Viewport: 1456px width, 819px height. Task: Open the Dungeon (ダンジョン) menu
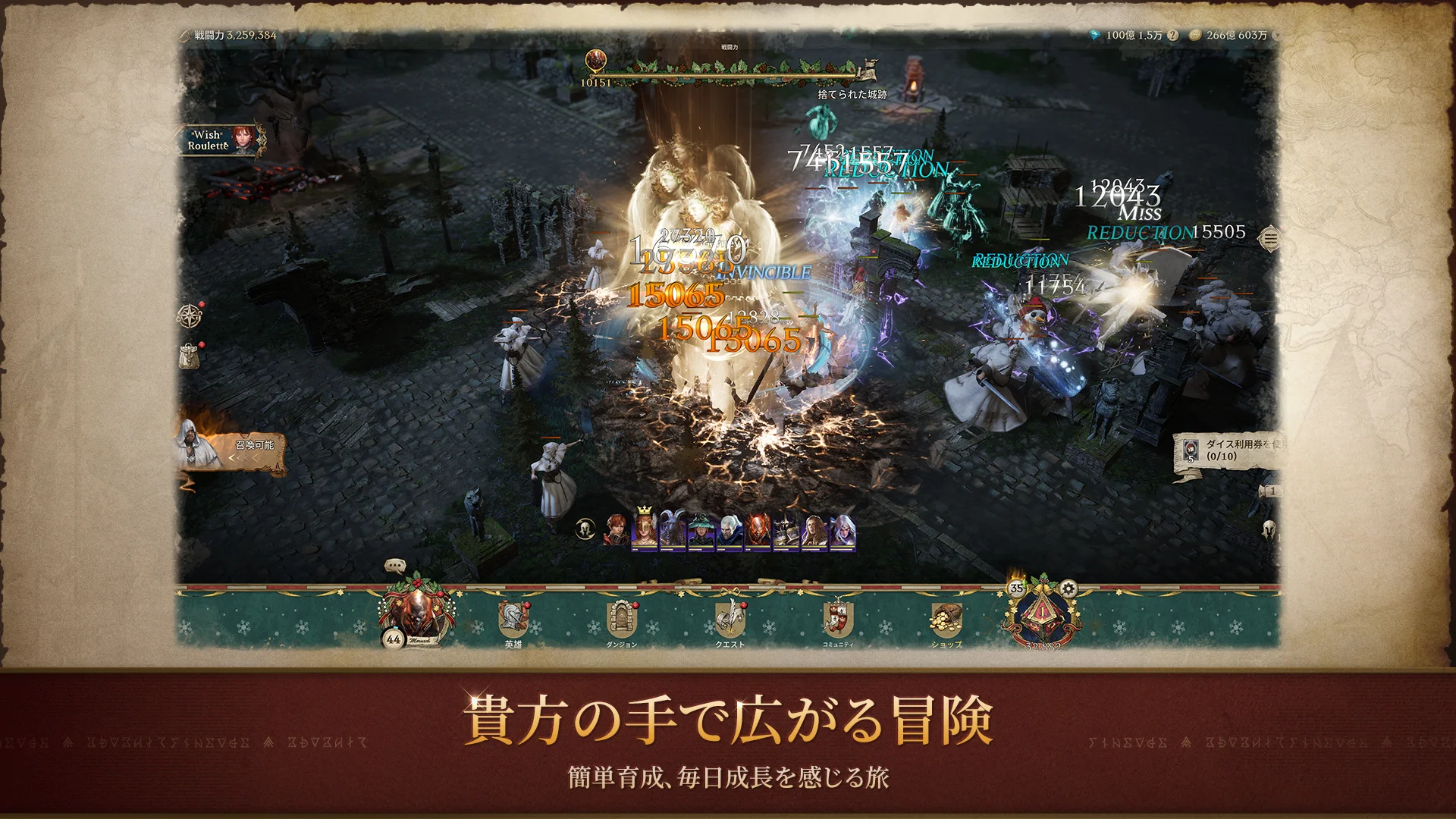pos(621,620)
